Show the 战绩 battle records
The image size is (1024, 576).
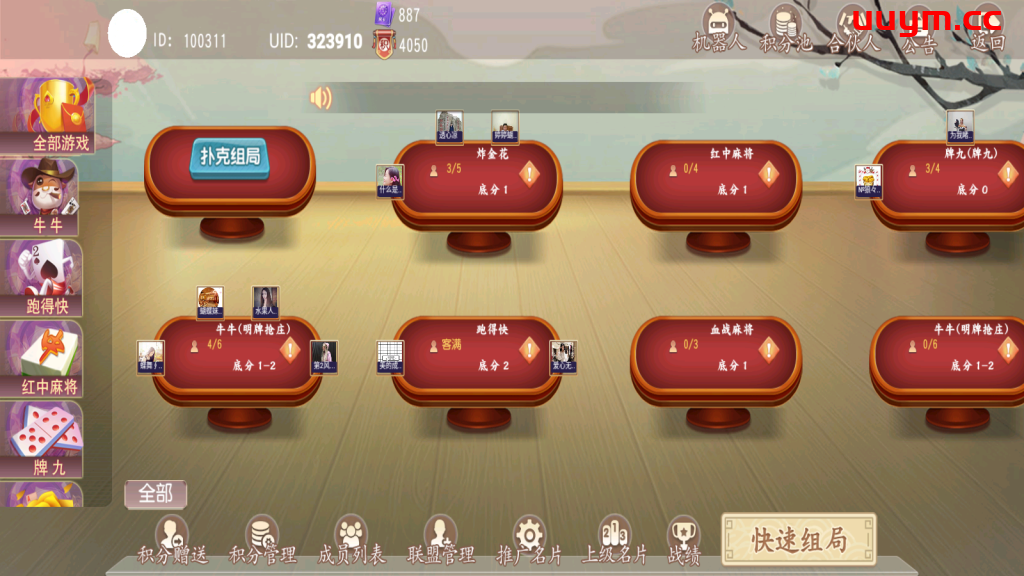pyautogui.click(x=684, y=541)
